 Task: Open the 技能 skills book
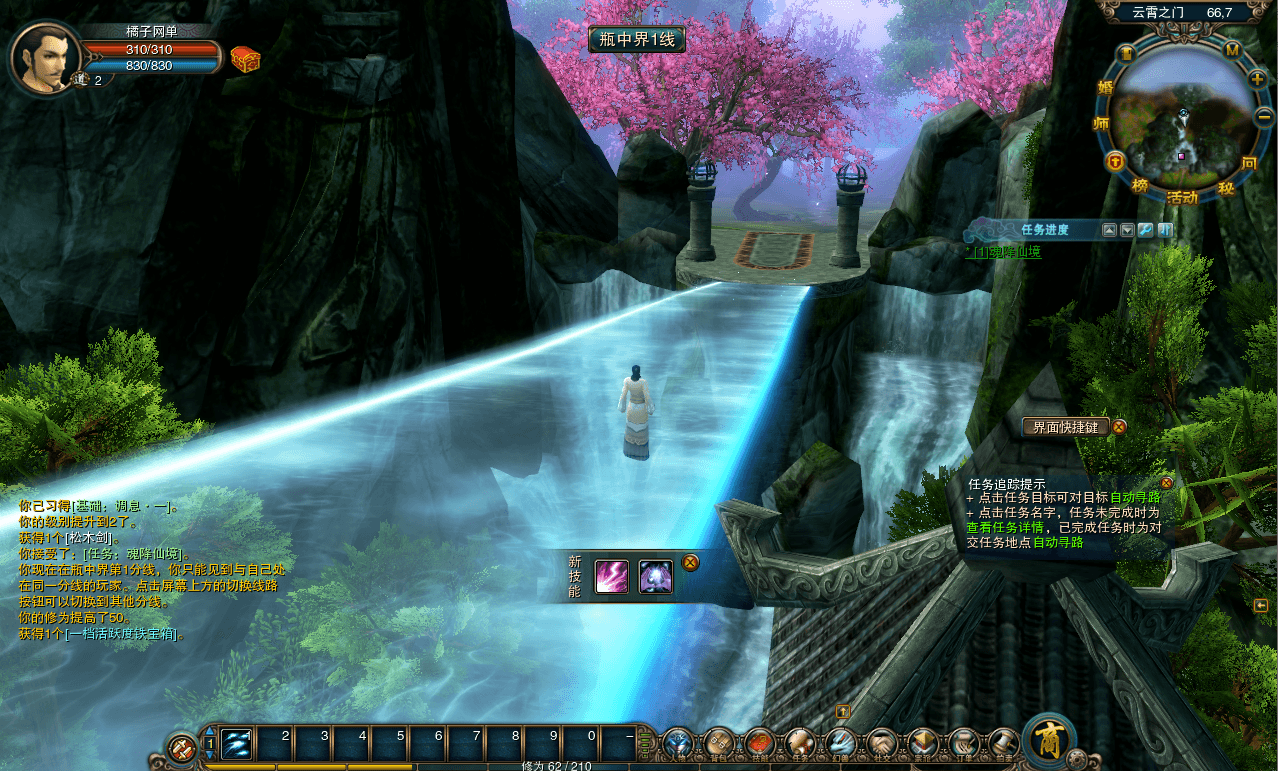pyautogui.click(x=760, y=744)
